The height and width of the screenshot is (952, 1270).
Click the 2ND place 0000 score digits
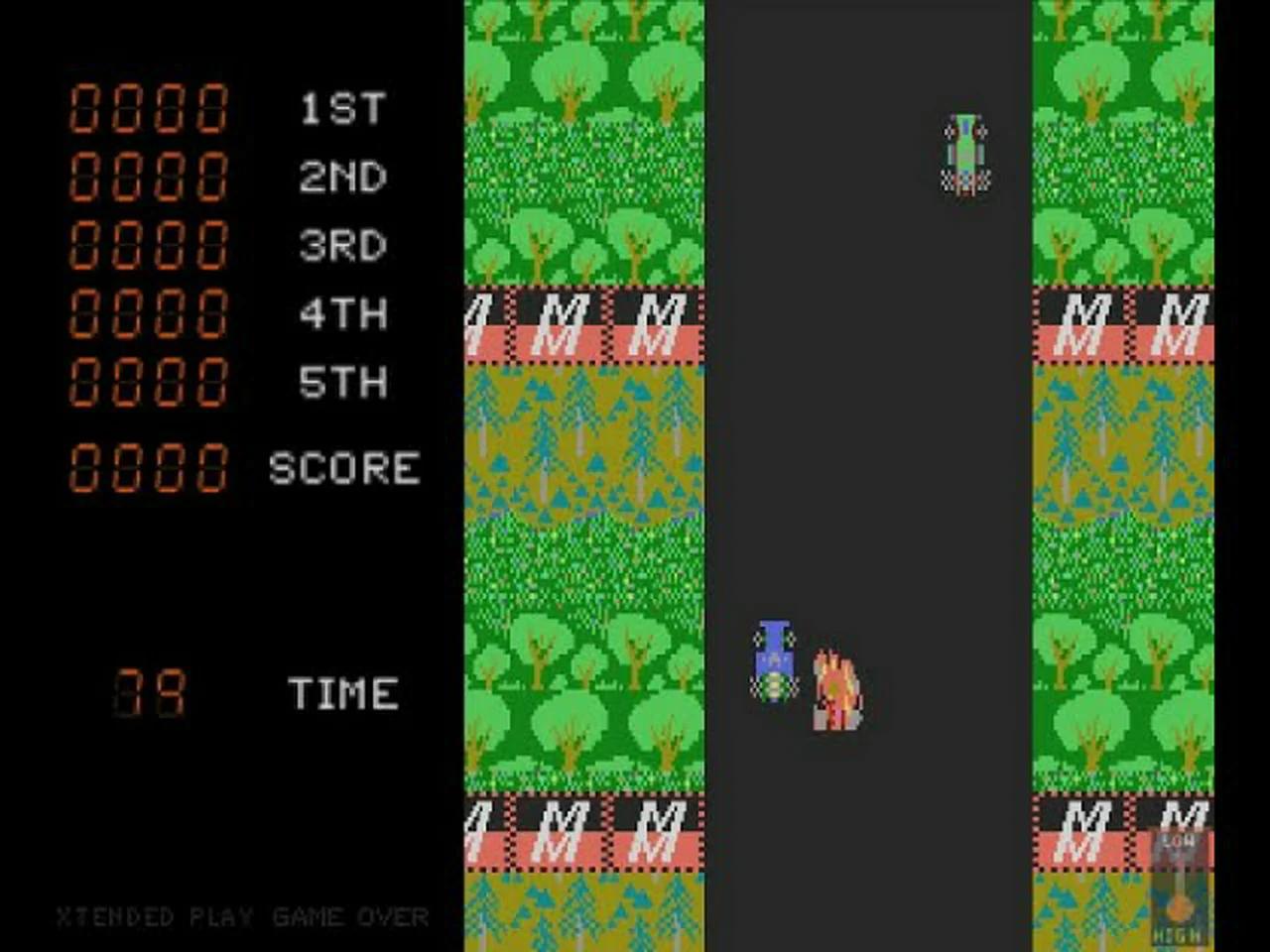149,177
